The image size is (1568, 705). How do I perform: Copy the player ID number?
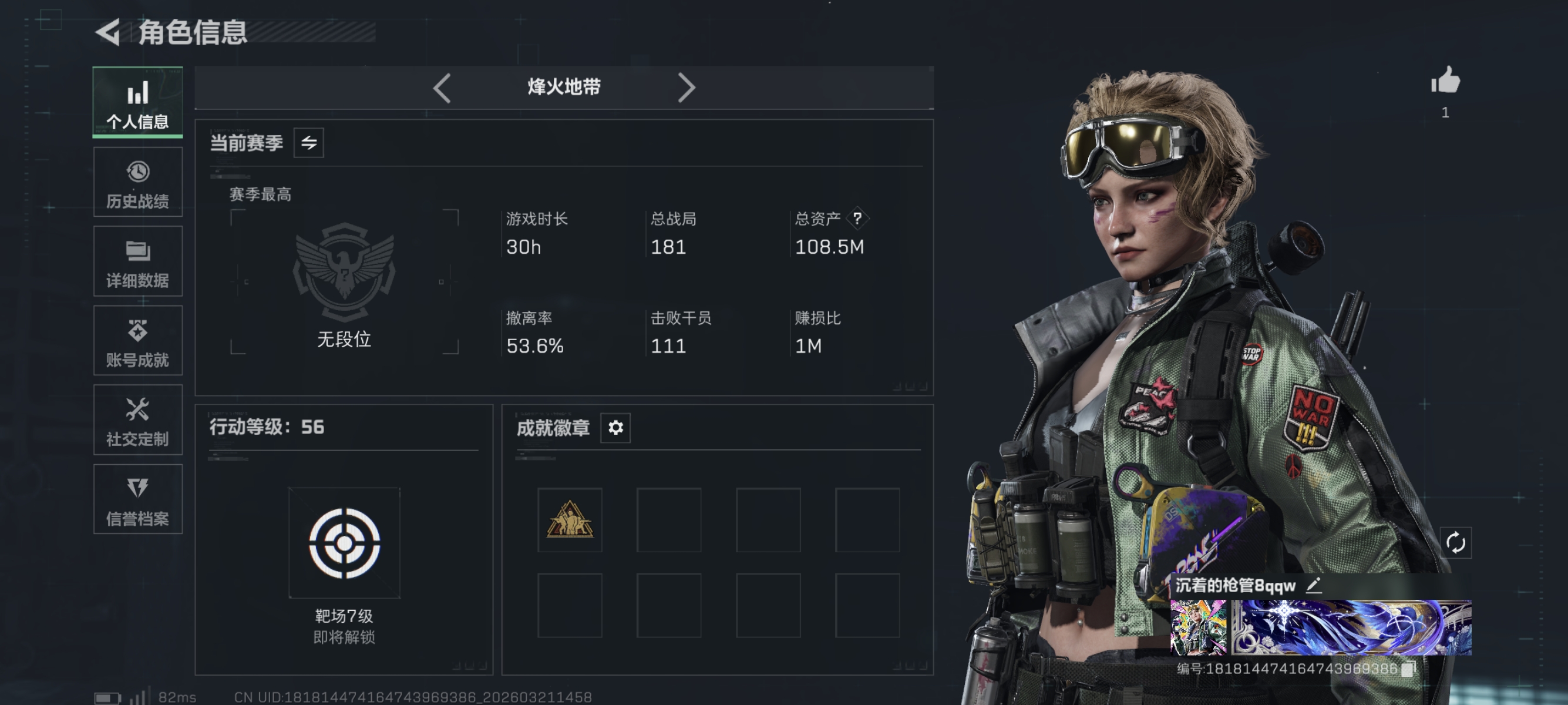[1407, 670]
